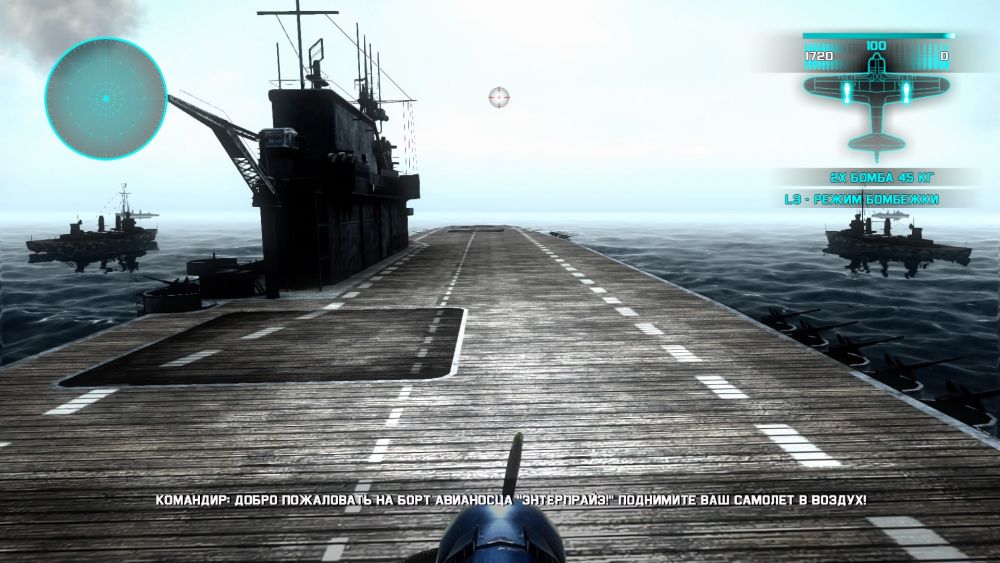
Task: Choose the 2X БОМБА 45 КГ weapon label
Action: click(x=876, y=176)
